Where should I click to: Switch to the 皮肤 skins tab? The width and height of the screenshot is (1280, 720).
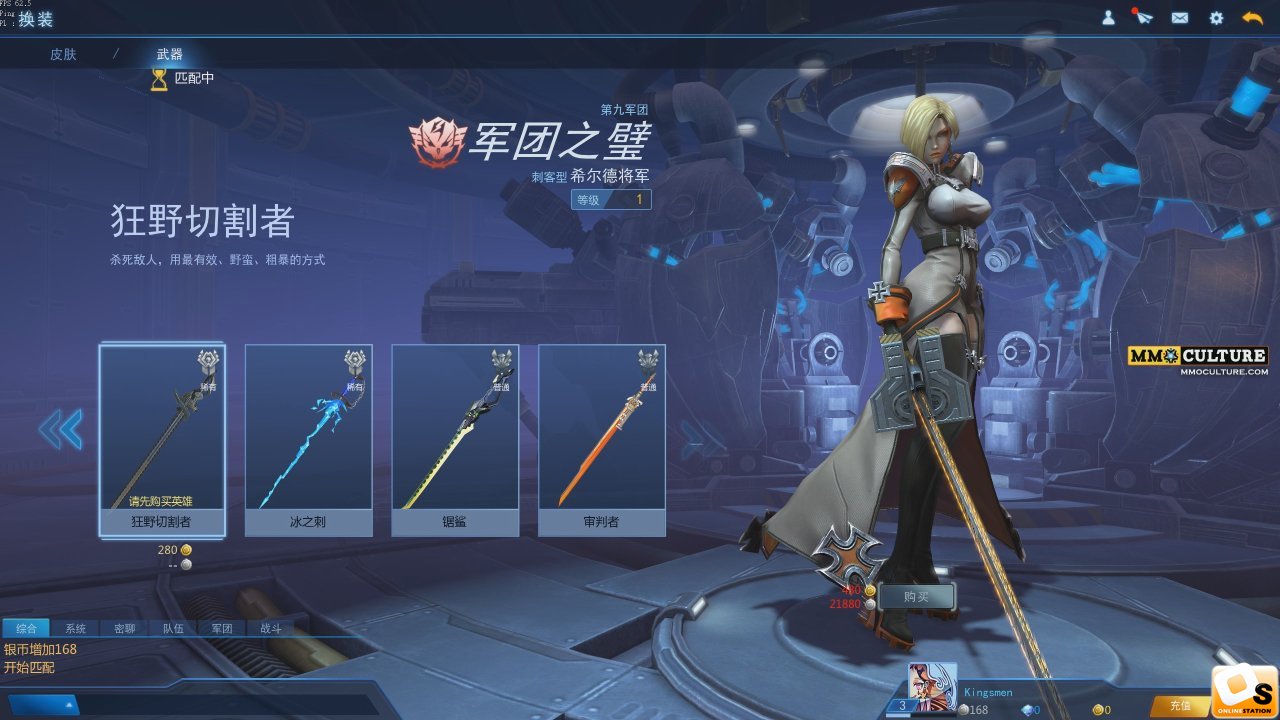tap(63, 54)
